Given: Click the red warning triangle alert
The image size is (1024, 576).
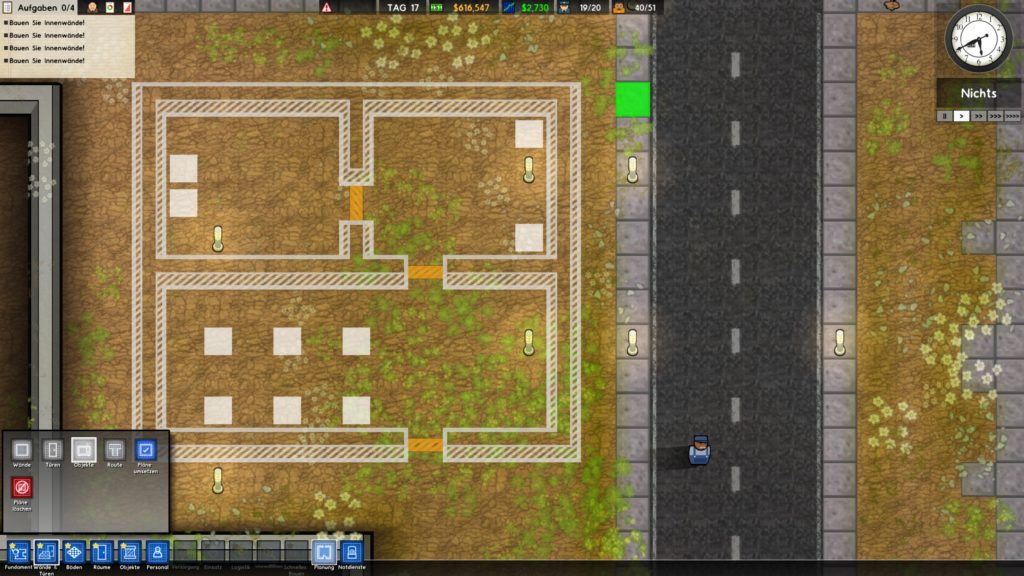Looking at the screenshot, I should (327, 7).
